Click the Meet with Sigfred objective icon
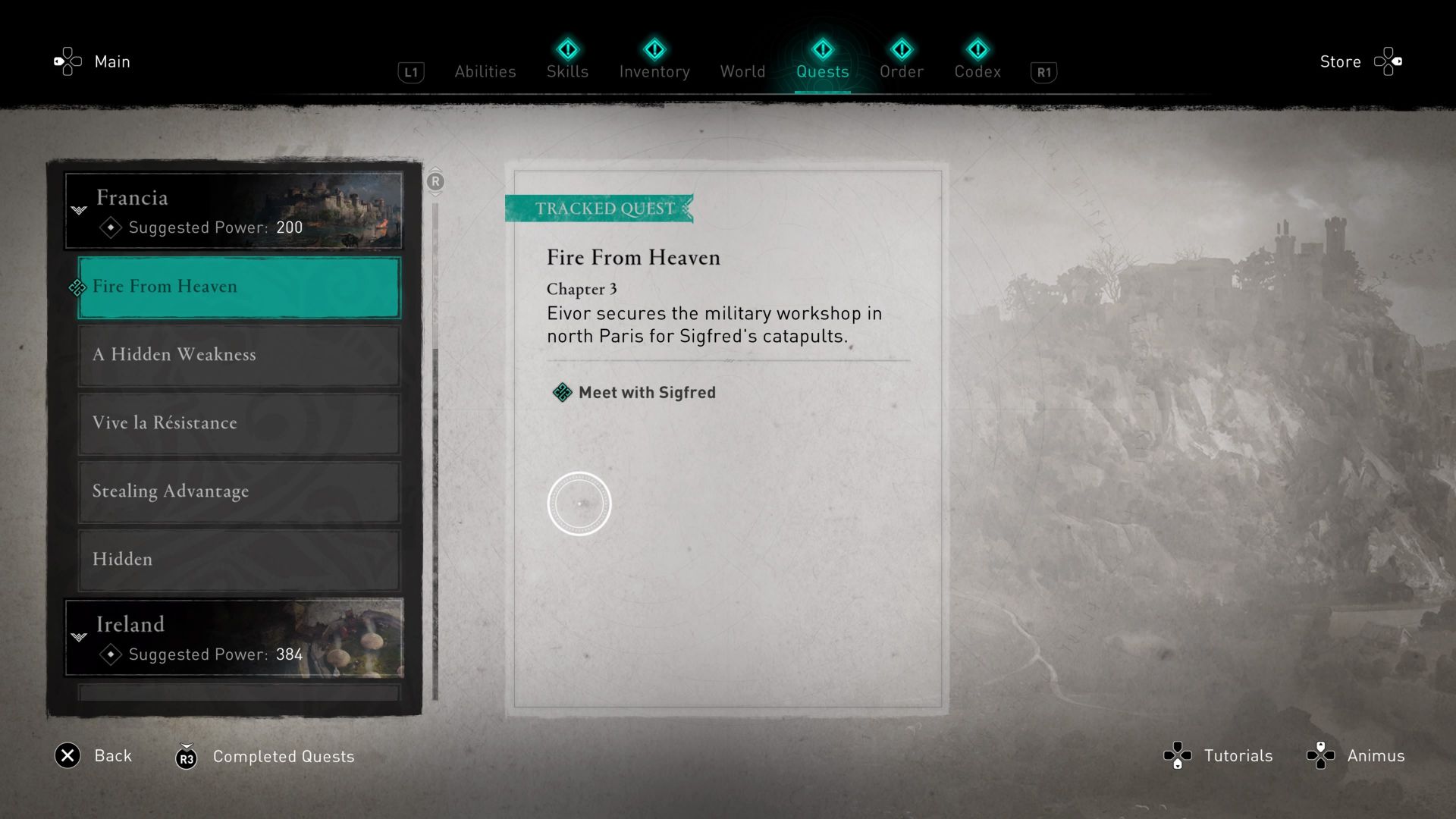This screenshot has width=1456, height=819. [x=561, y=392]
